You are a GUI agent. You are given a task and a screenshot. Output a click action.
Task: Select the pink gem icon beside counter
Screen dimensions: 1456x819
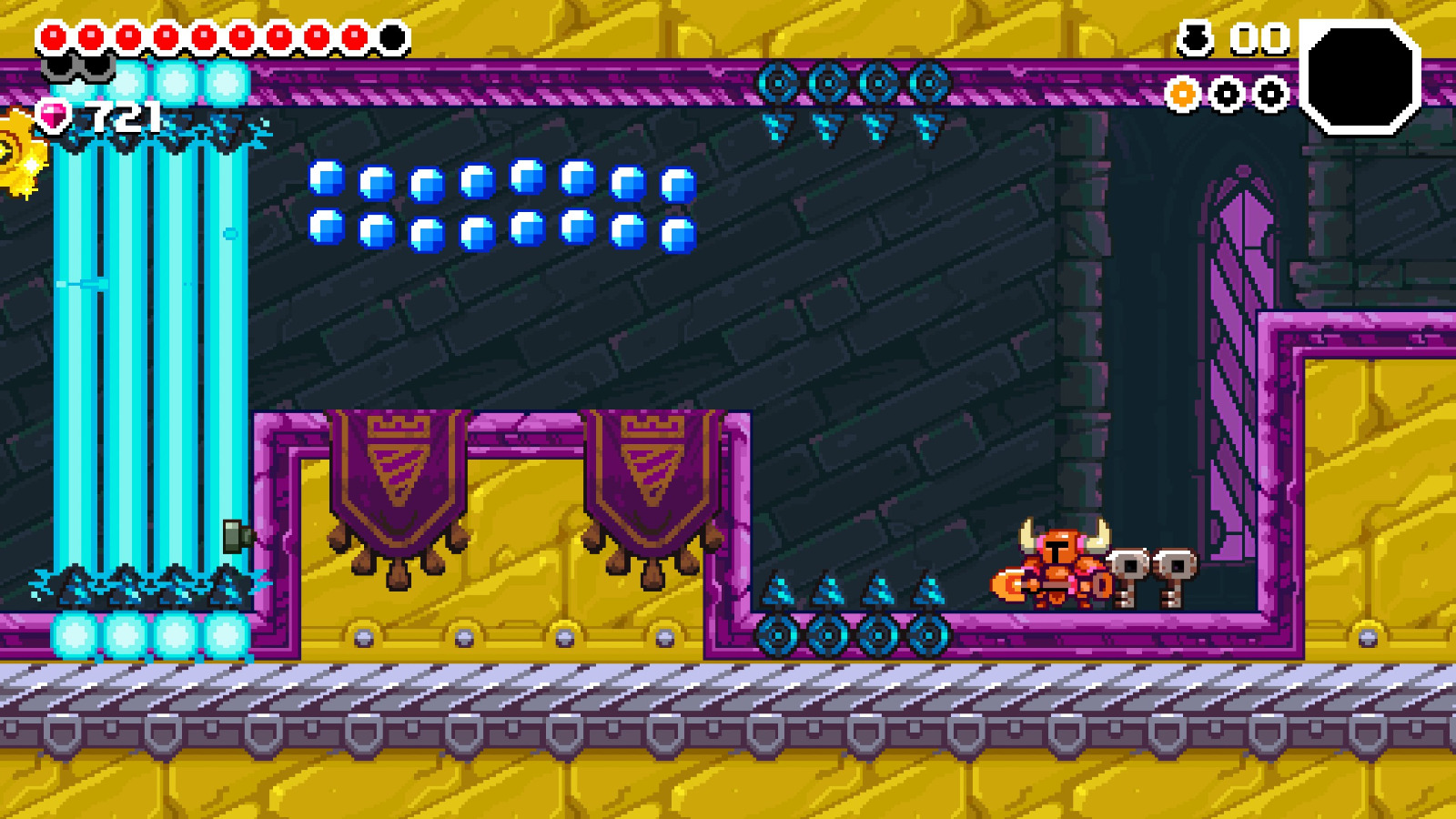pyautogui.click(x=54, y=116)
